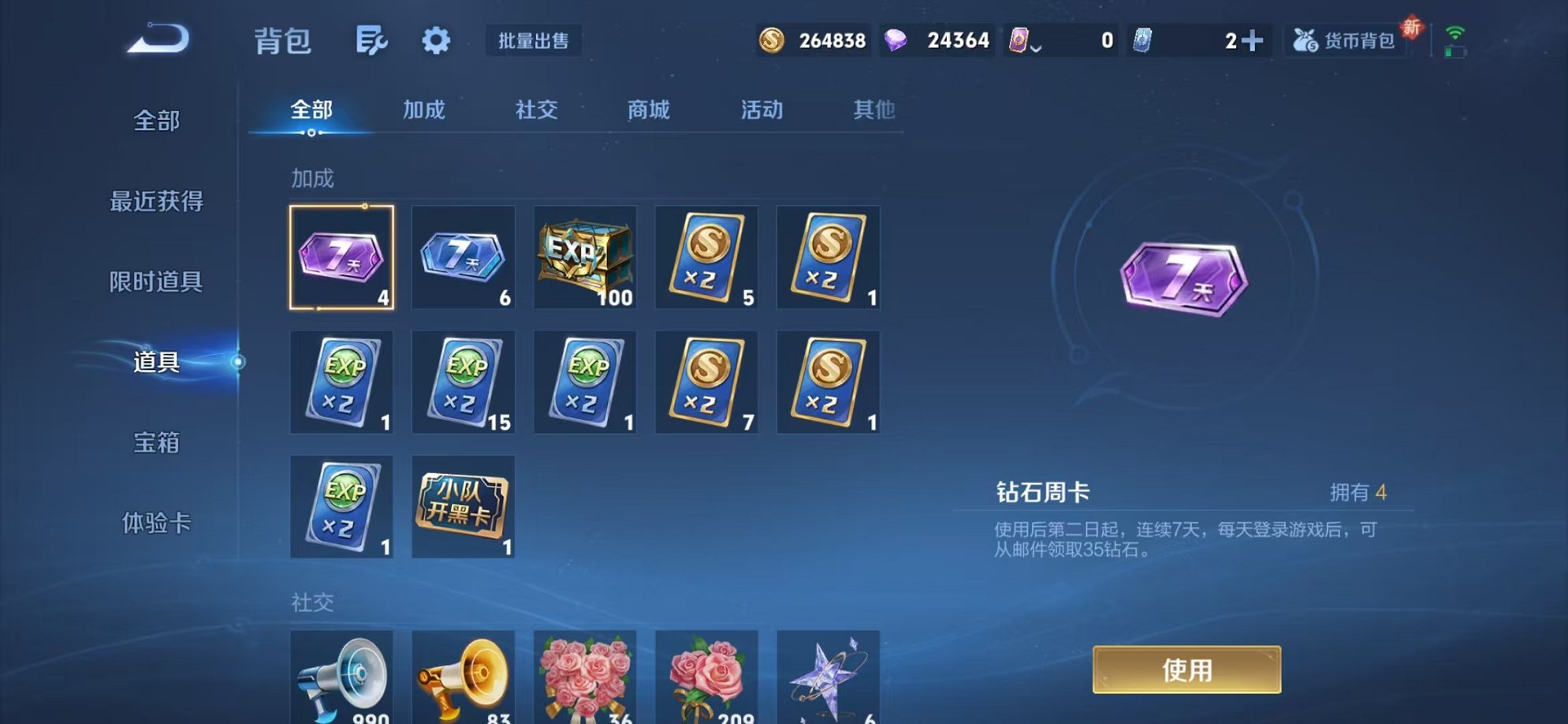
Task: Select 宝箱 category in left sidebar
Action: click(x=157, y=443)
